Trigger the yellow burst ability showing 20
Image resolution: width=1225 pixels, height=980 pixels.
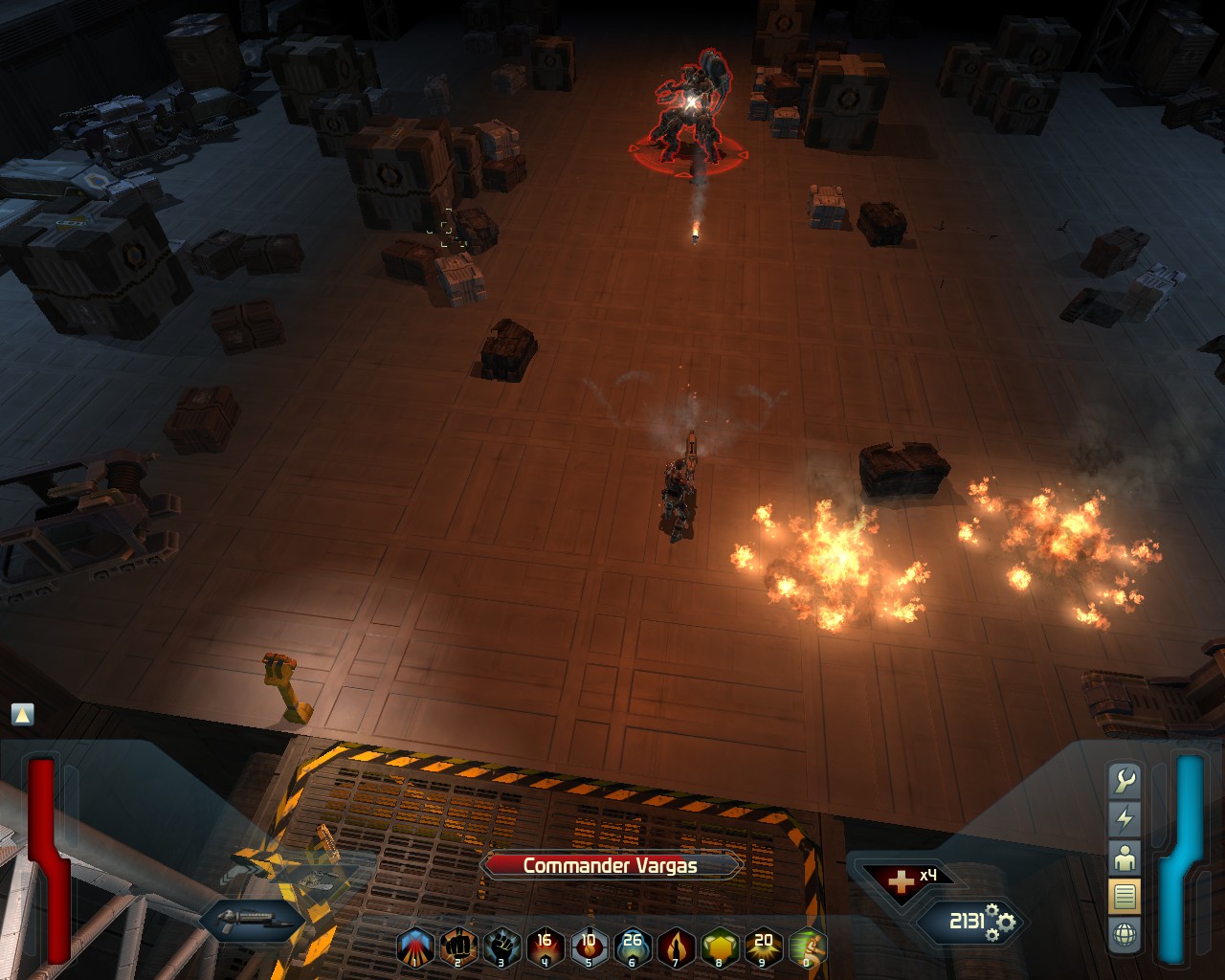764,947
